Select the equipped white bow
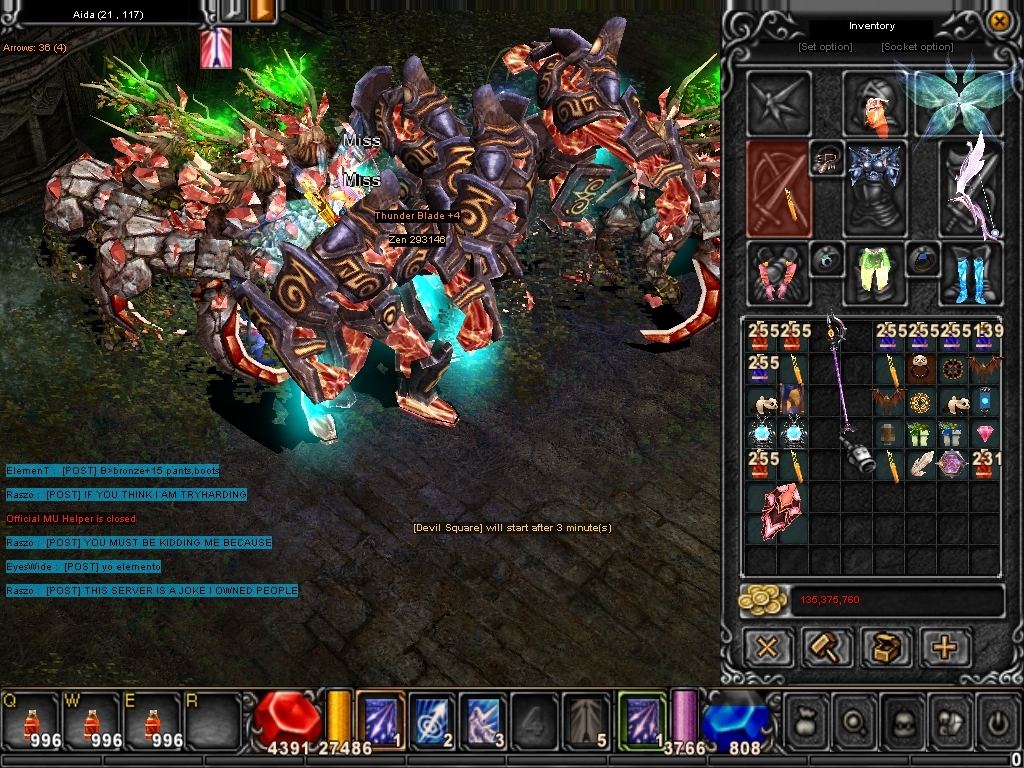Viewport: 1024px width, 768px height. (972, 188)
